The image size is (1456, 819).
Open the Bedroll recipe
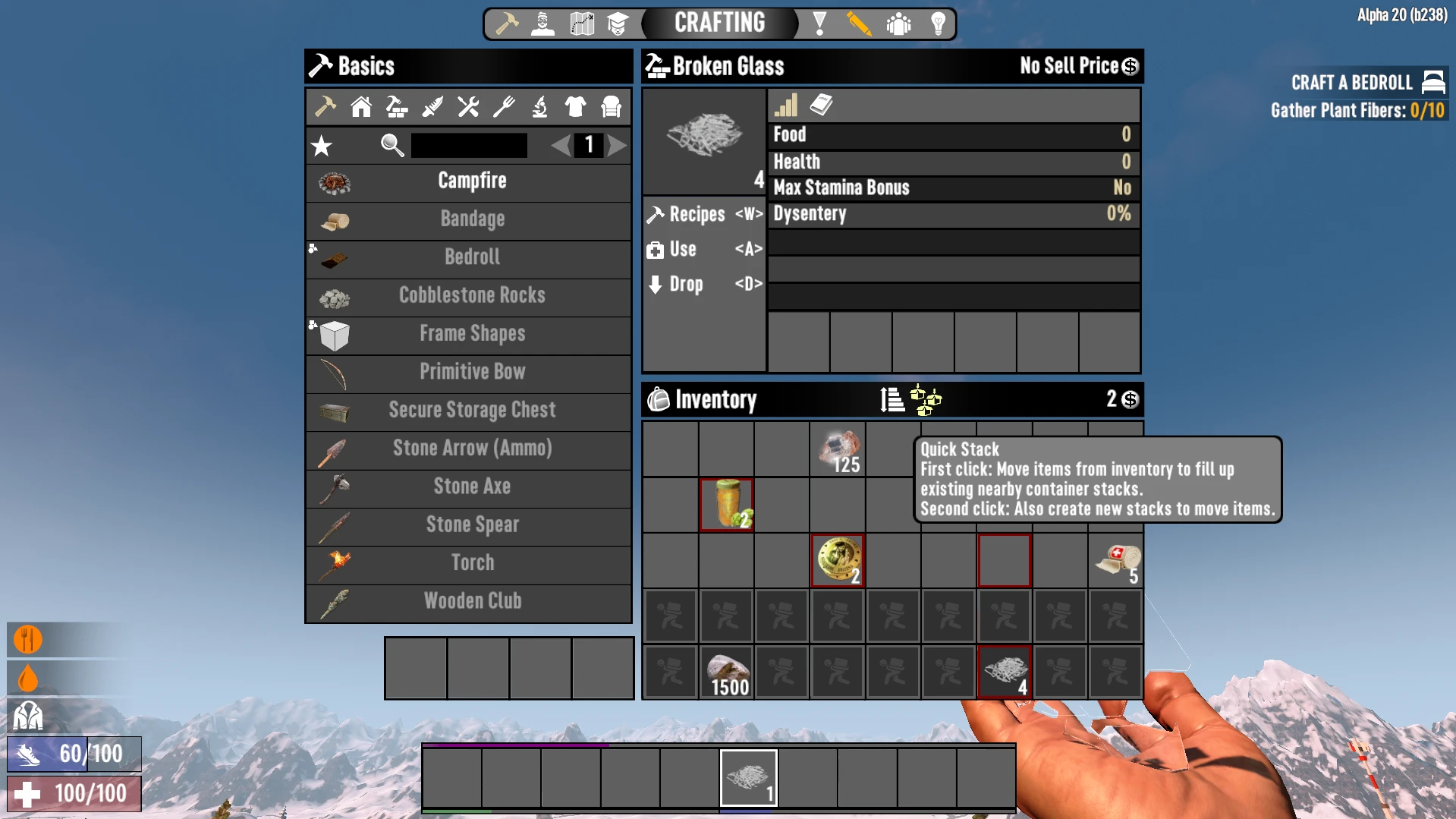pyautogui.click(x=470, y=257)
